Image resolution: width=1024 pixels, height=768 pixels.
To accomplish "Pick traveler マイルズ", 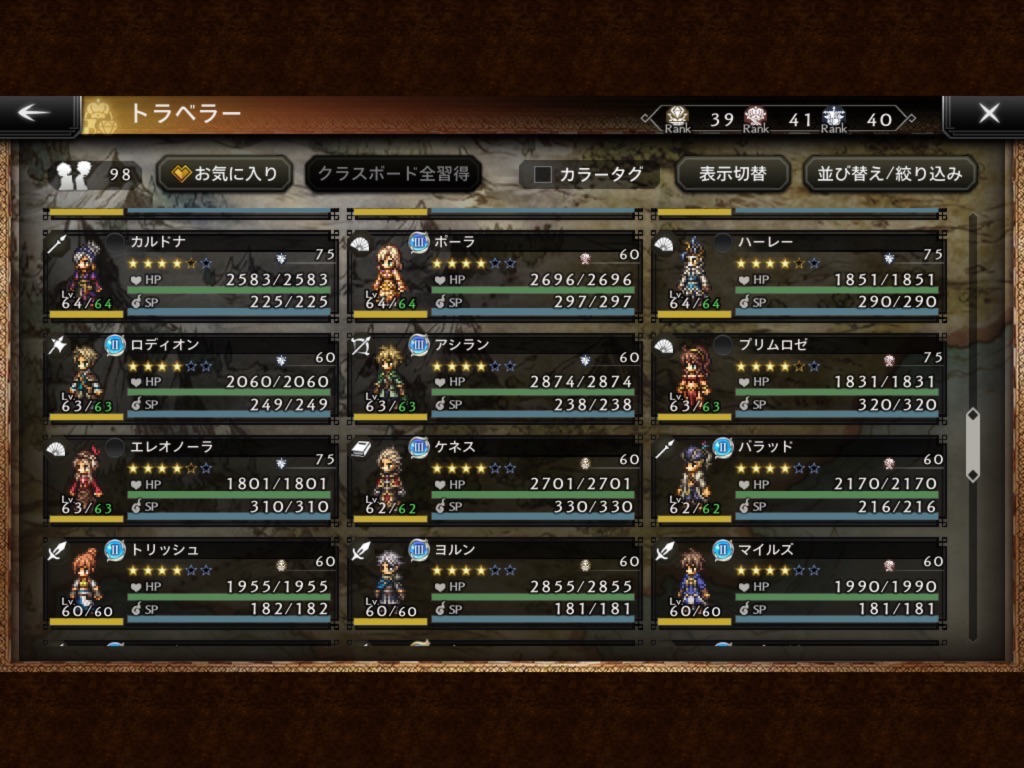I will (798, 581).
